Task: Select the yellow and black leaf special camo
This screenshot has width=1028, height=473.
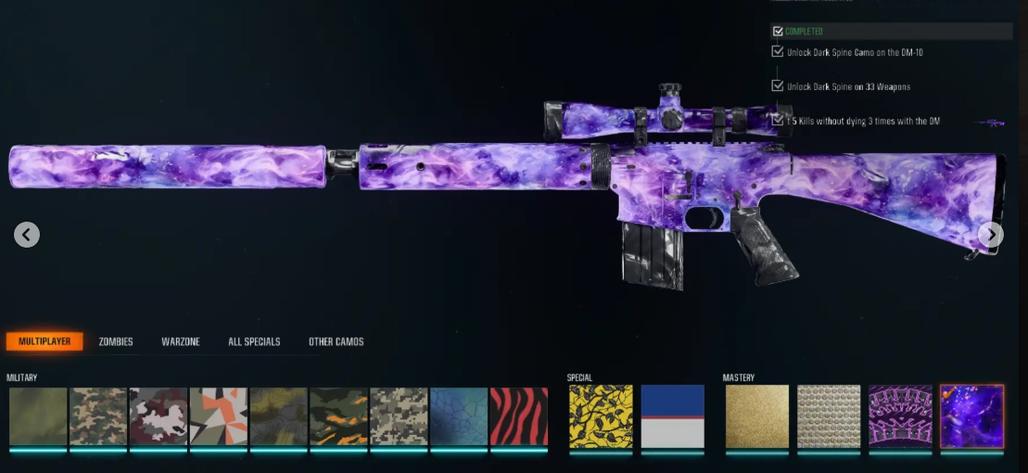Action: (x=600, y=416)
